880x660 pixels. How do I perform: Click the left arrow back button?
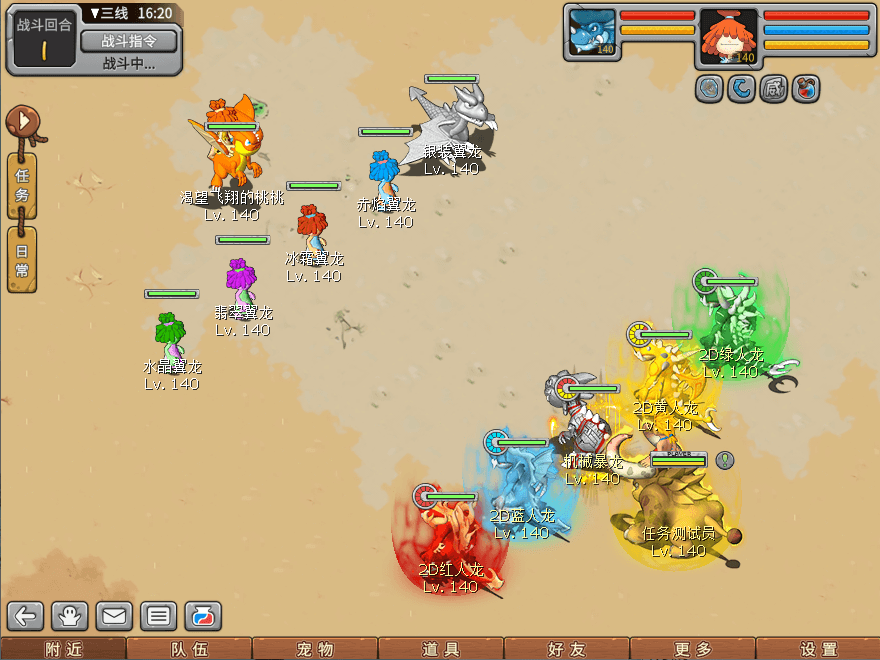point(27,616)
